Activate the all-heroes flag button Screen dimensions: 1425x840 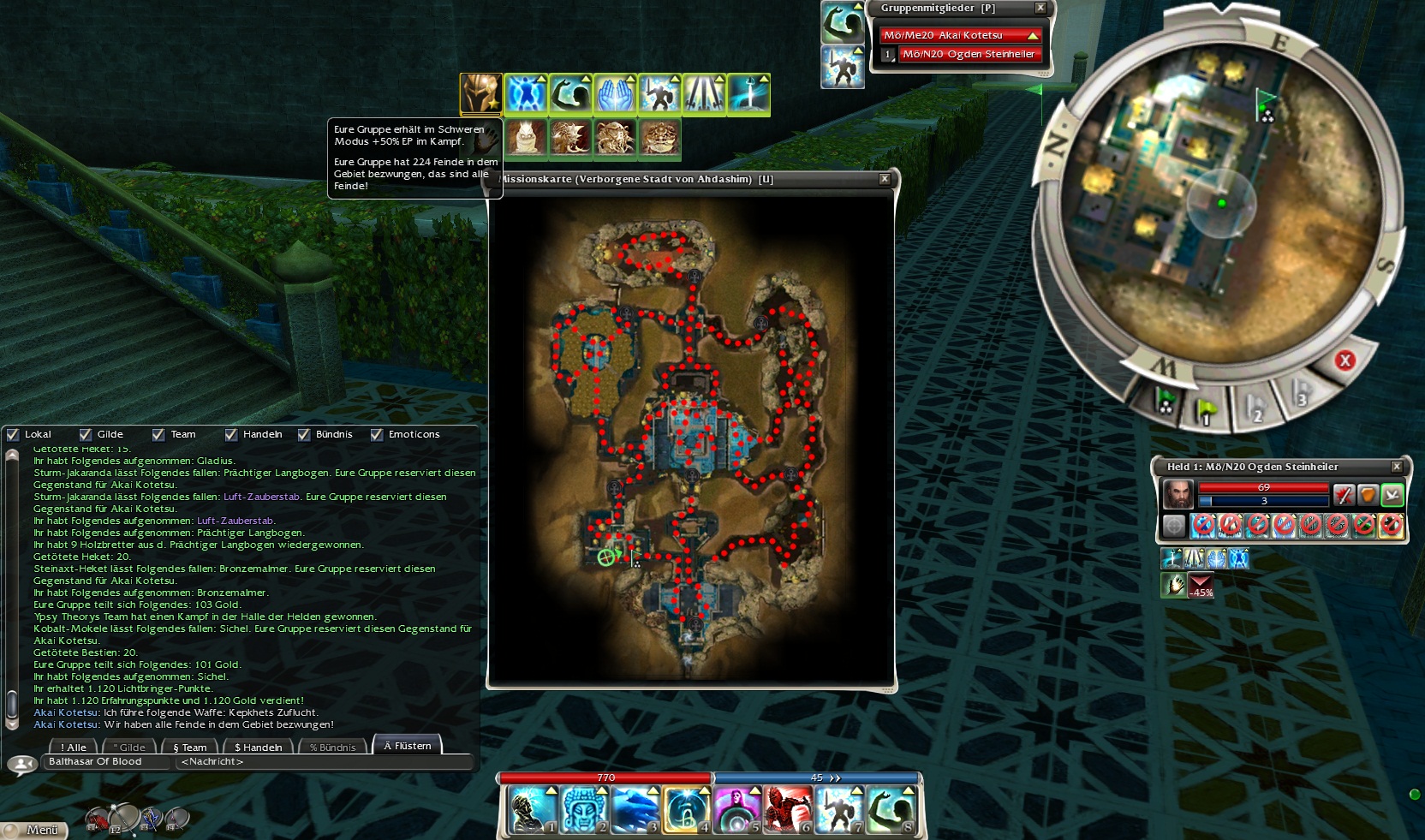[x=1165, y=402]
